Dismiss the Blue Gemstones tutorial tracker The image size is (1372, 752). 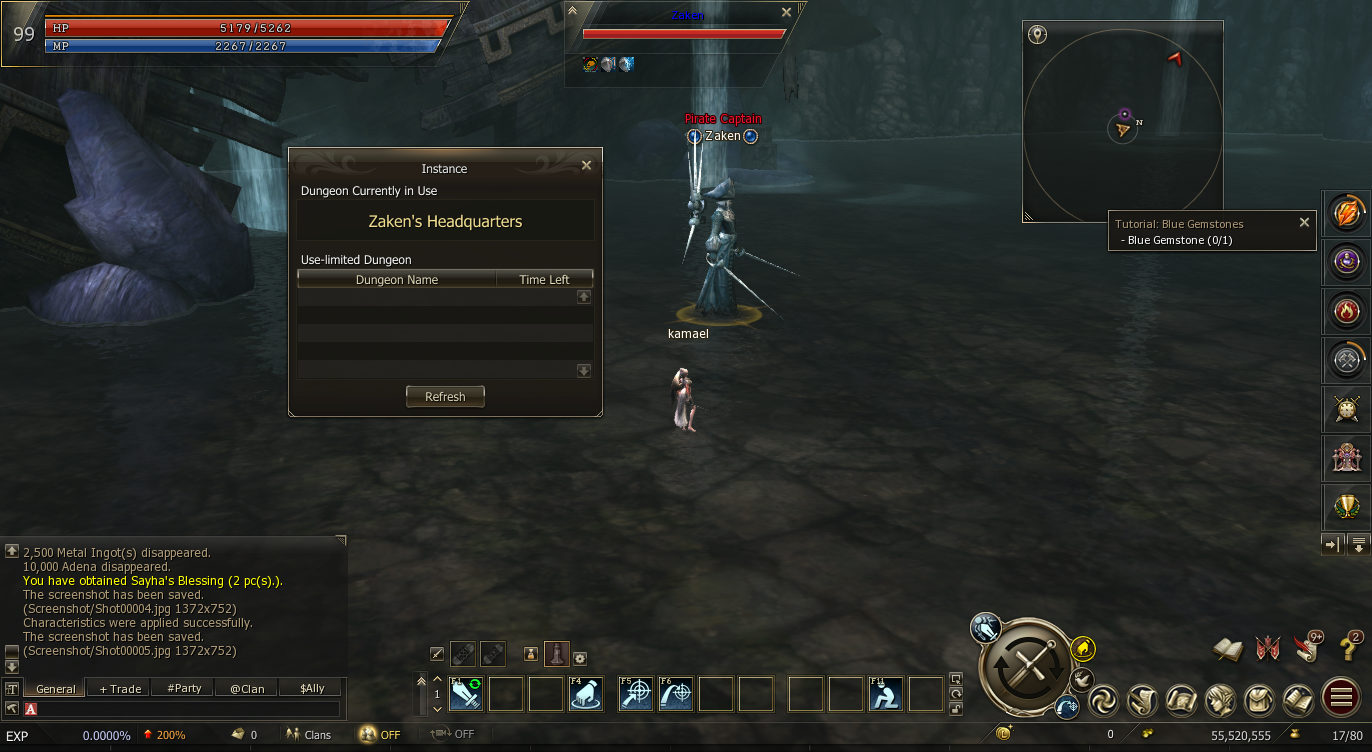1304,223
